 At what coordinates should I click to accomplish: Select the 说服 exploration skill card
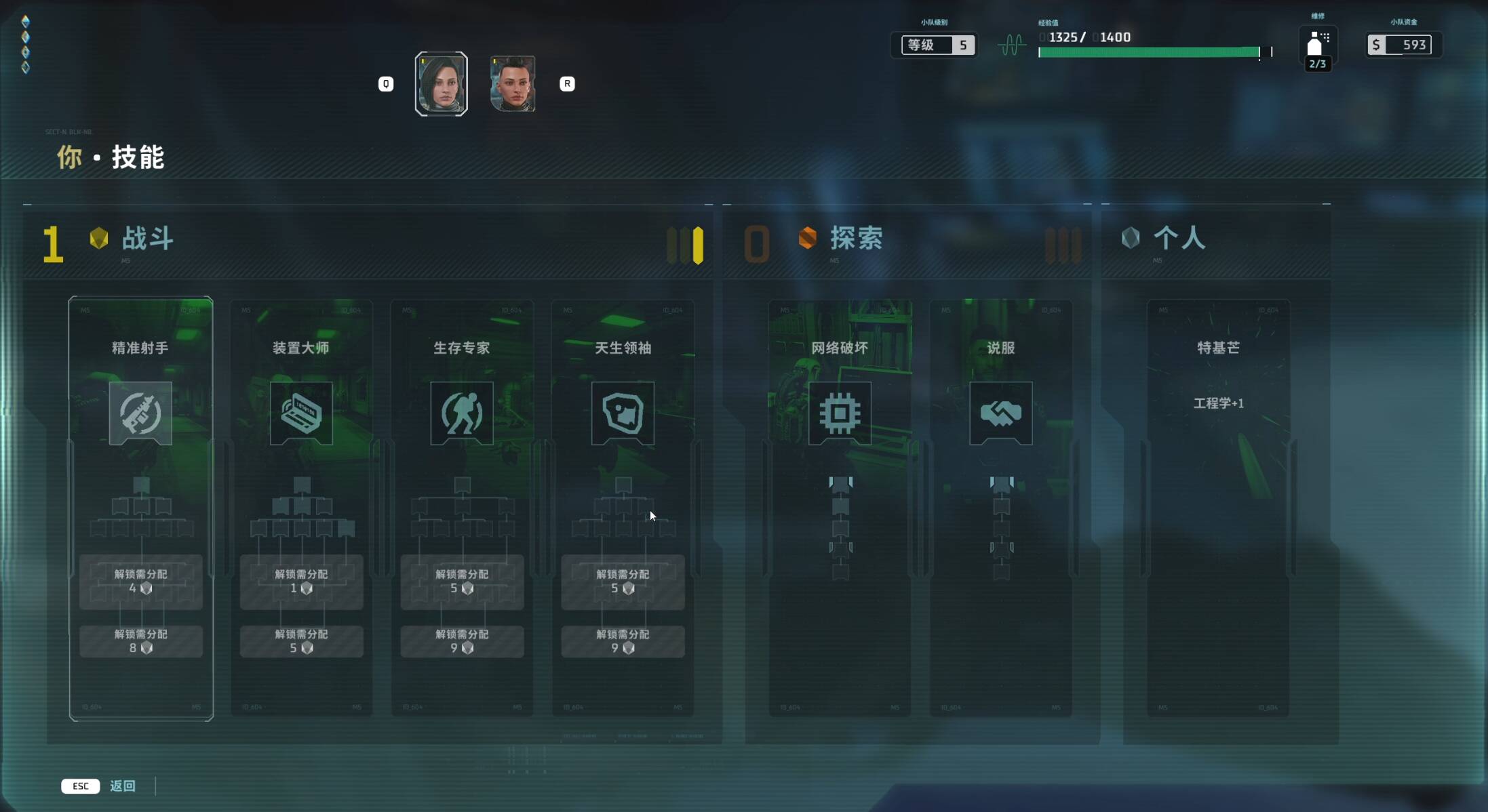point(1000,348)
